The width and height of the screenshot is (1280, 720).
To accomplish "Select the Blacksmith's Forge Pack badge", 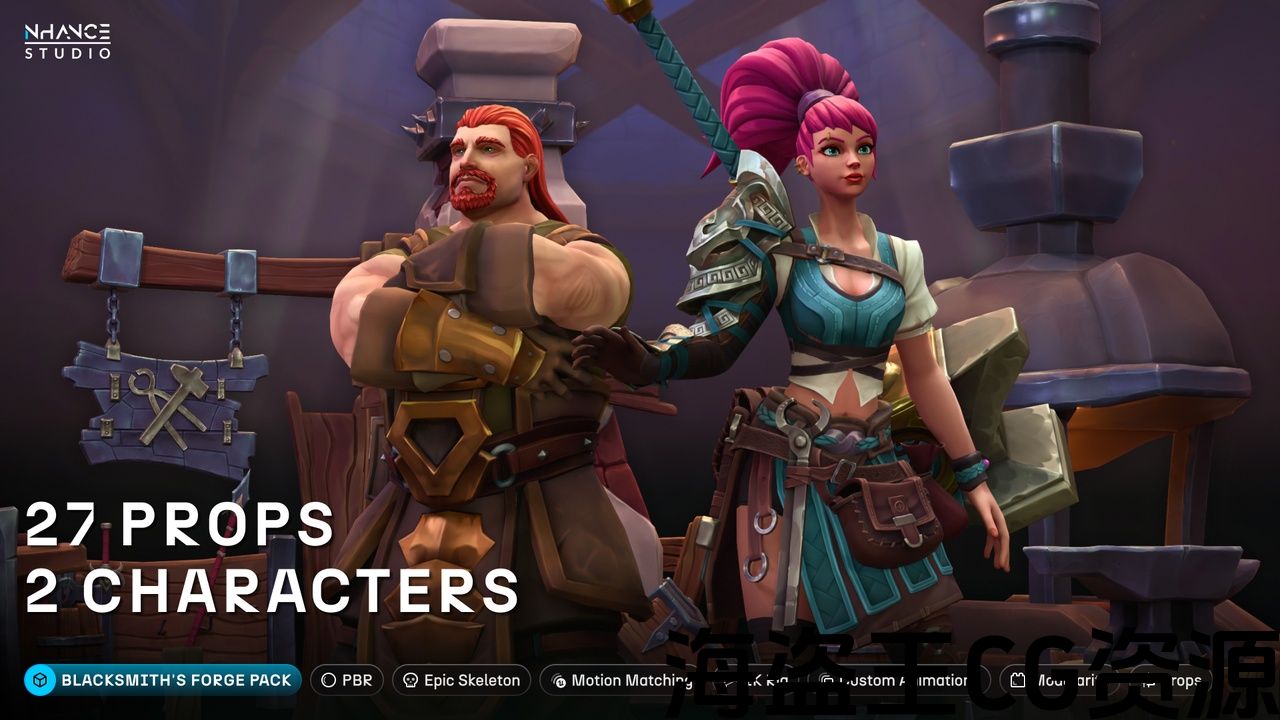I will point(163,680).
